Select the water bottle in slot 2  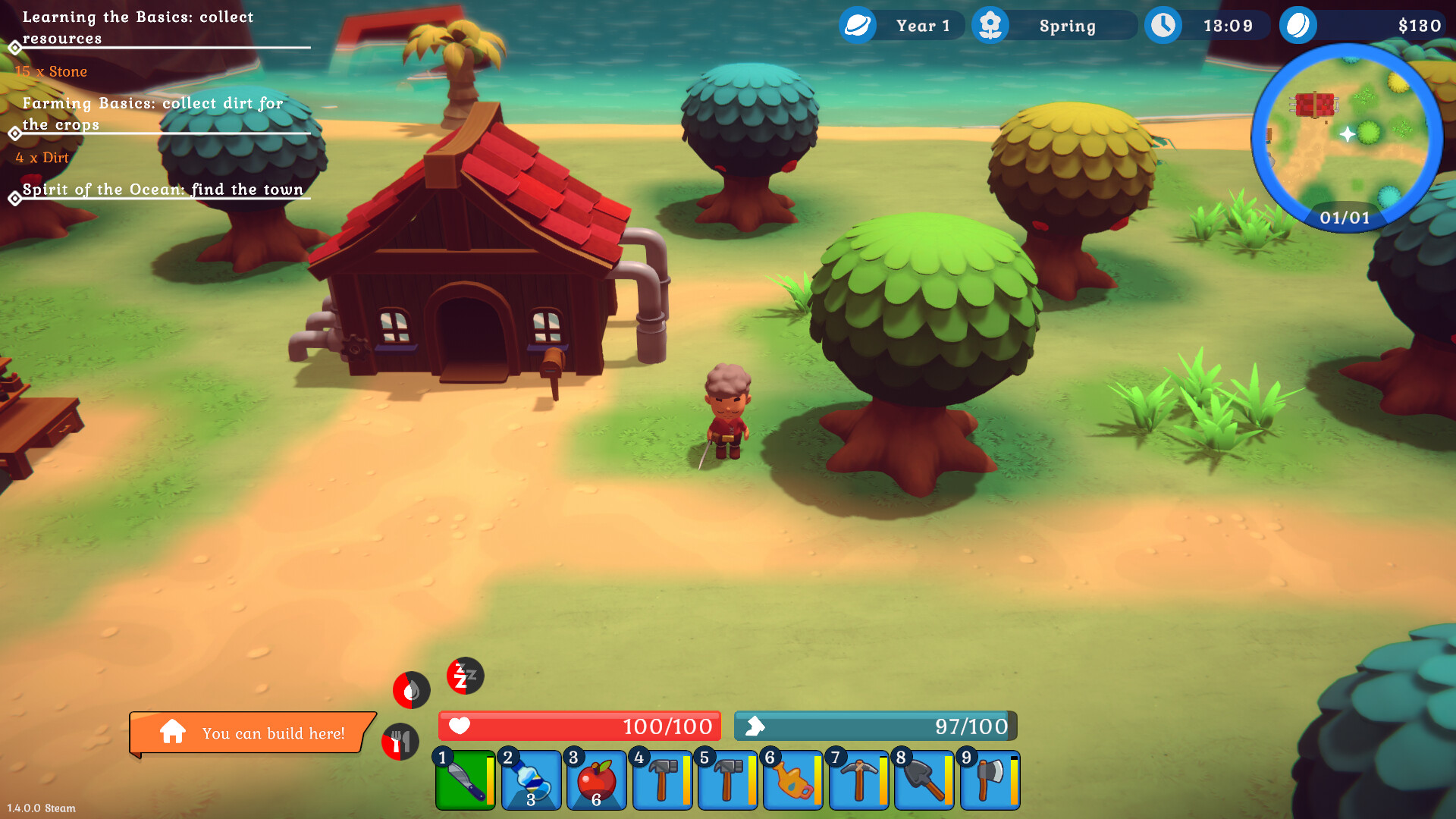[x=530, y=780]
